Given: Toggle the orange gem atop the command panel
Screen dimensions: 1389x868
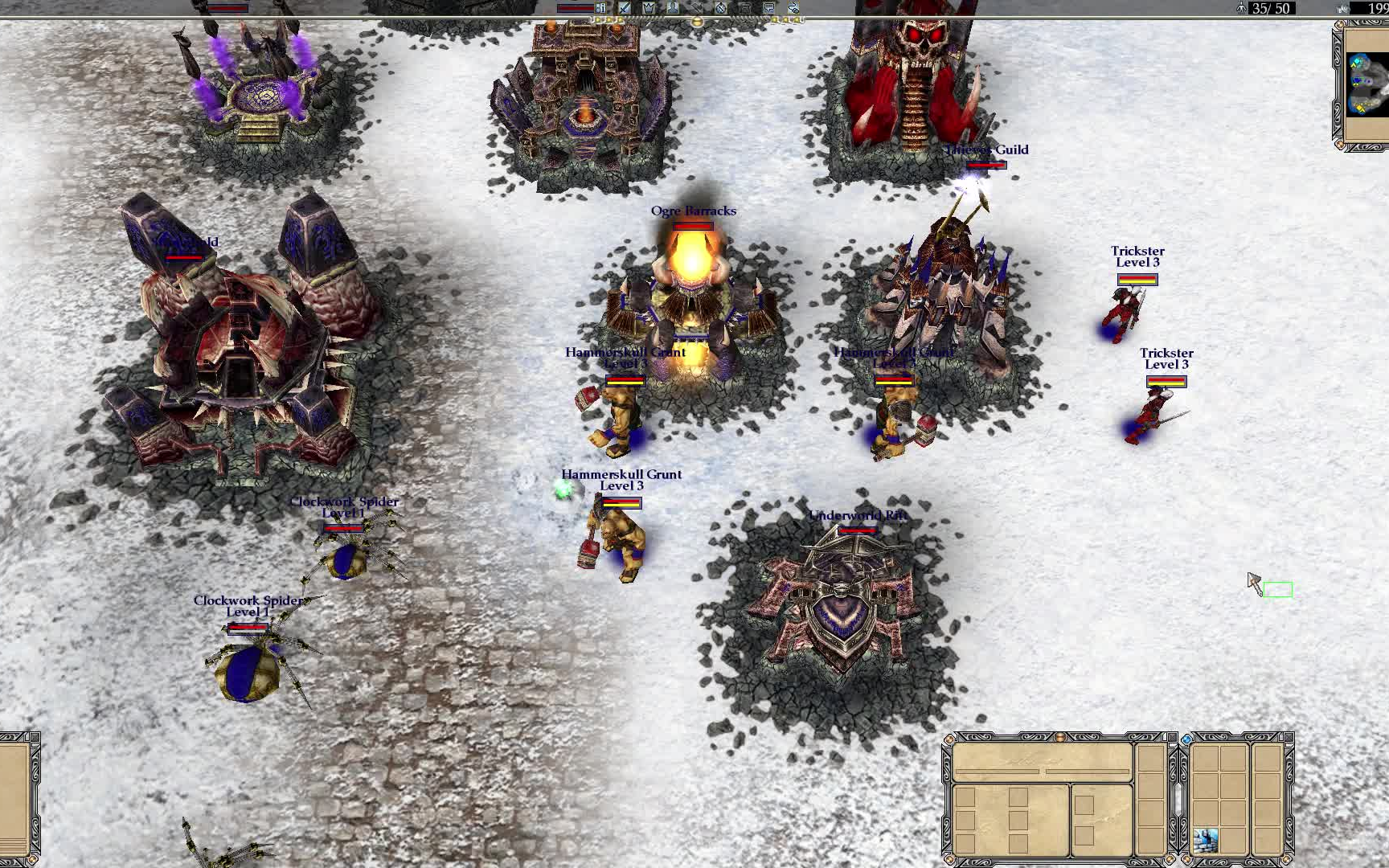Looking at the screenshot, I should click(x=1059, y=737).
